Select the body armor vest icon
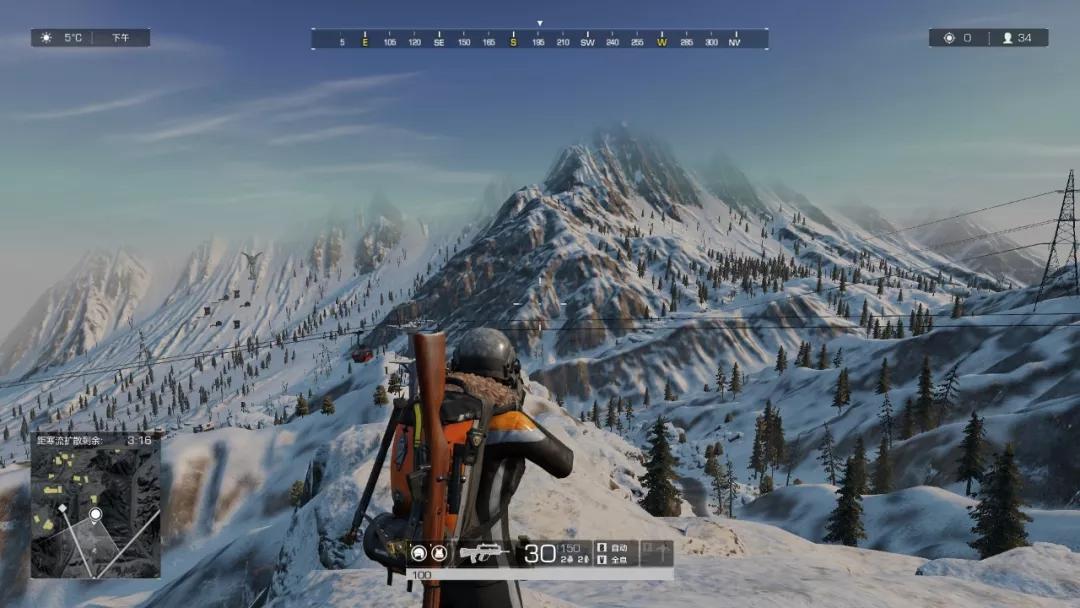Screen dimensions: 1080x608 [438, 553]
